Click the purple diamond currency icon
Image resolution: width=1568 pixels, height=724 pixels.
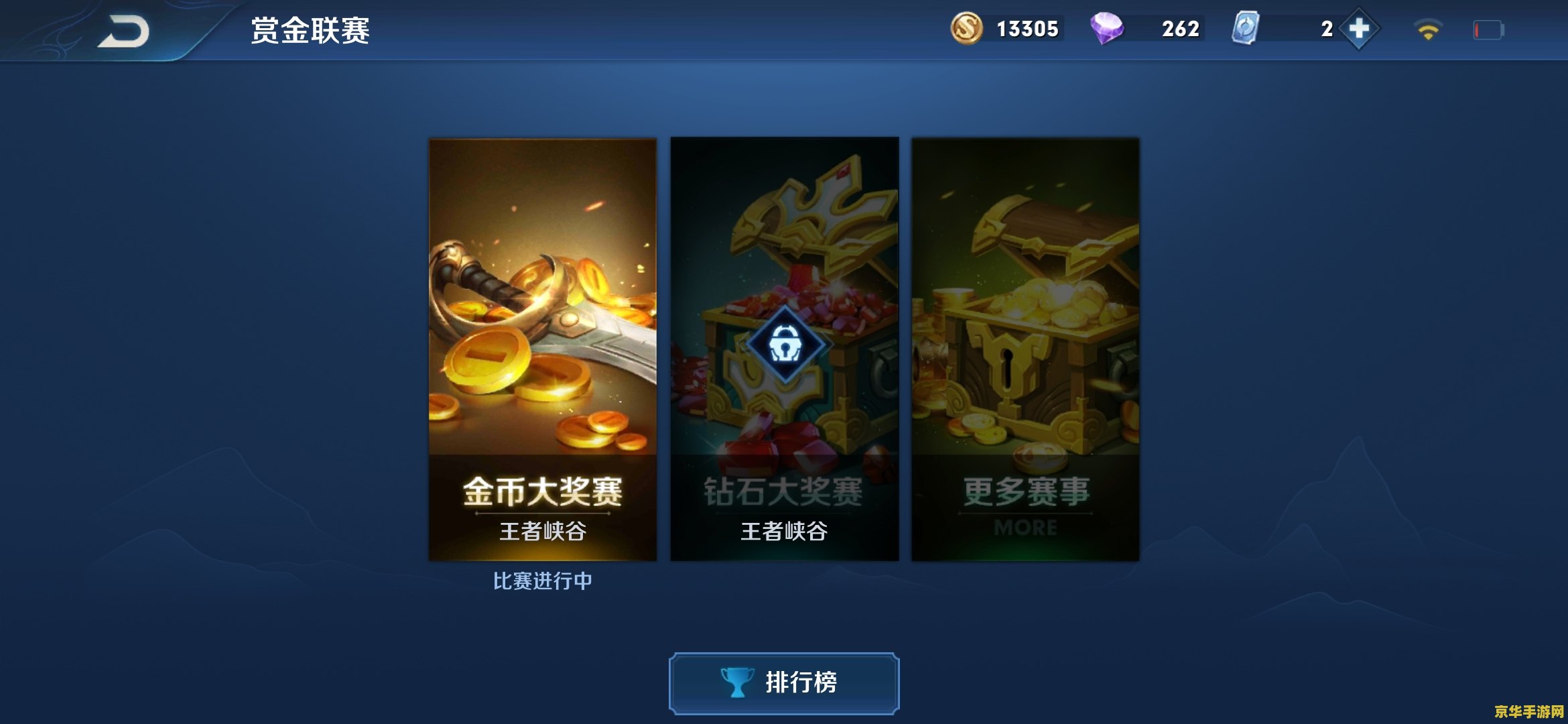coord(1110,28)
